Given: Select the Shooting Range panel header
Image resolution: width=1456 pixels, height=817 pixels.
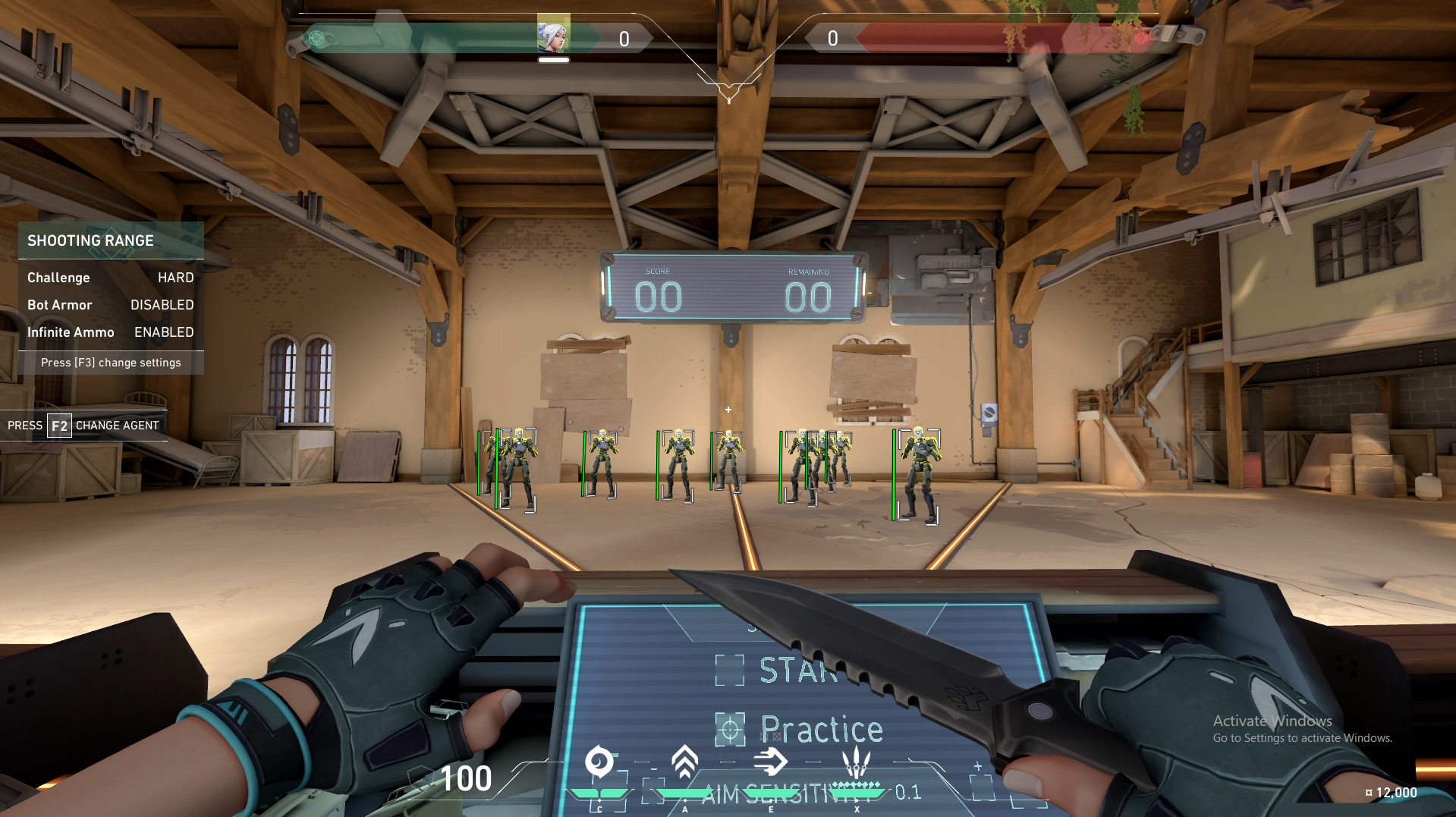Looking at the screenshot, I should click(x=111, y=240).
